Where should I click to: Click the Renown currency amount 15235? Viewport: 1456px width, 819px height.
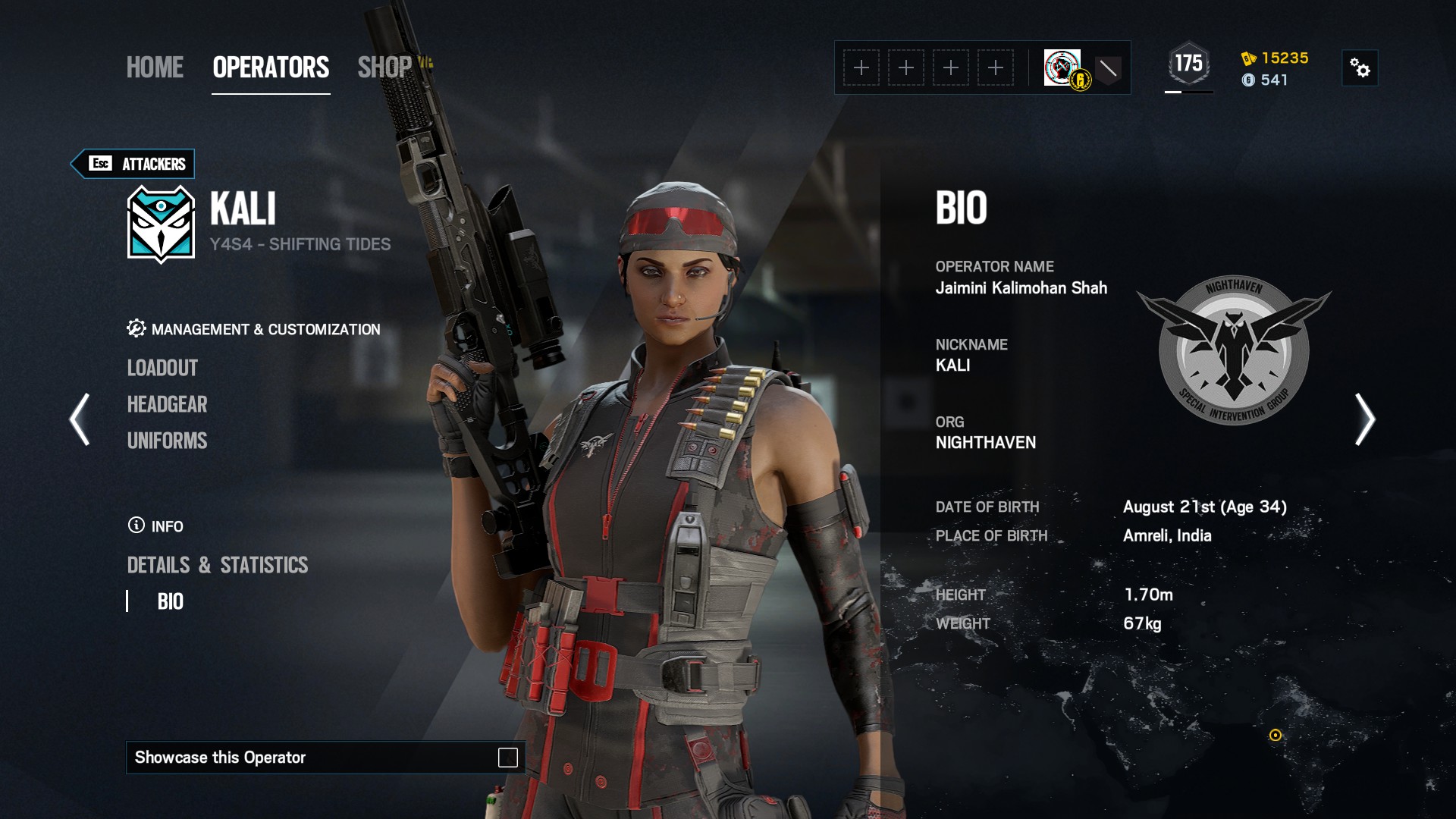1285,58
